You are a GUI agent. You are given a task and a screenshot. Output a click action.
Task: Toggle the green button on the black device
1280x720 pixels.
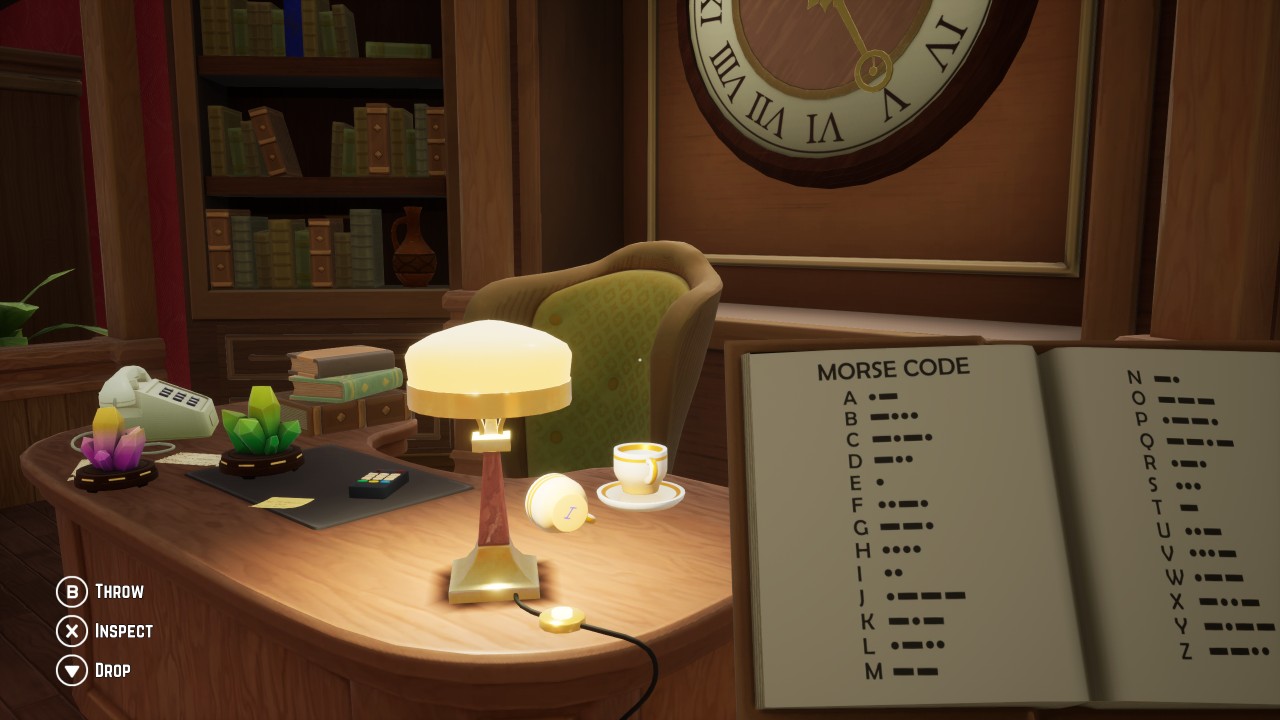coord(362,481)
